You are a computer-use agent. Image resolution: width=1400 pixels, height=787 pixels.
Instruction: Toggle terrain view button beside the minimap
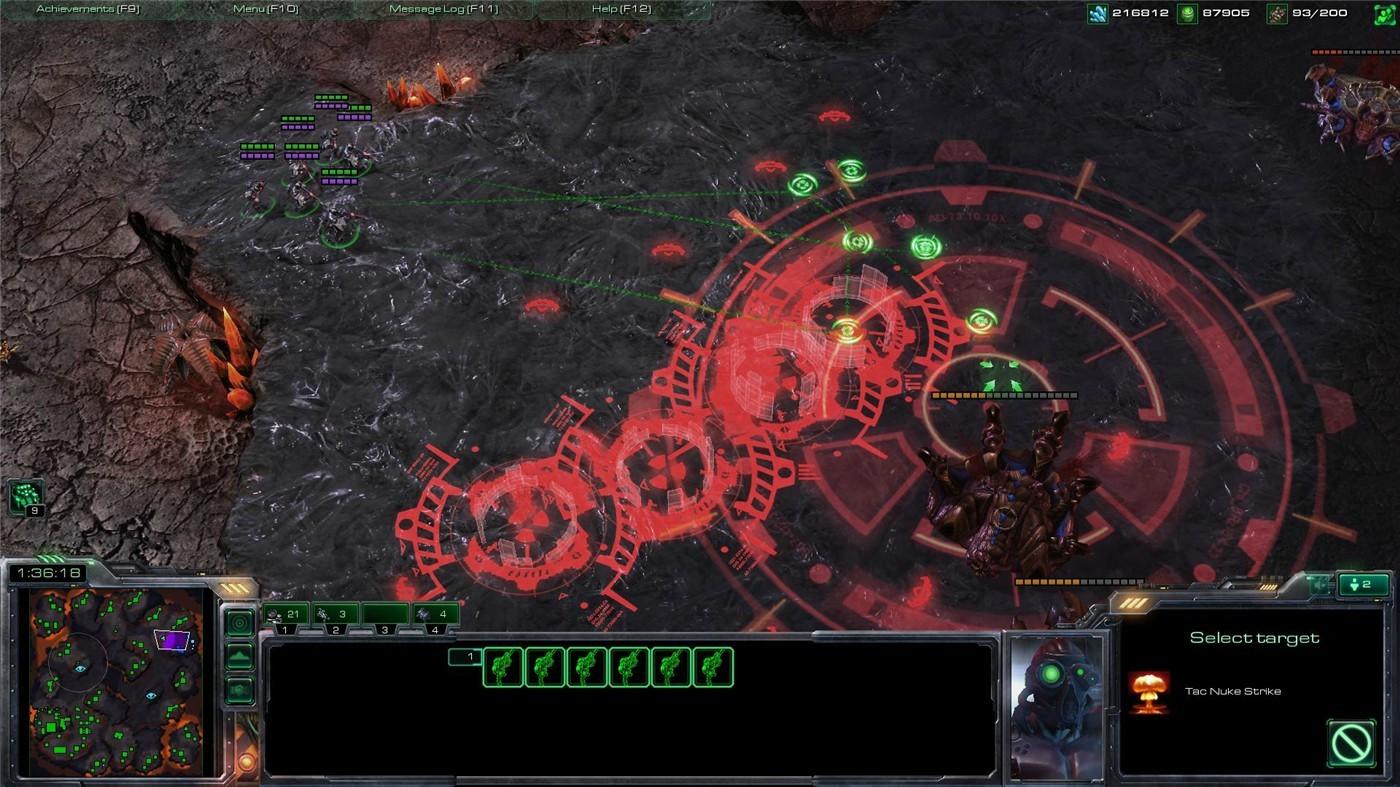pyautogui.click(x=238, y=655)
